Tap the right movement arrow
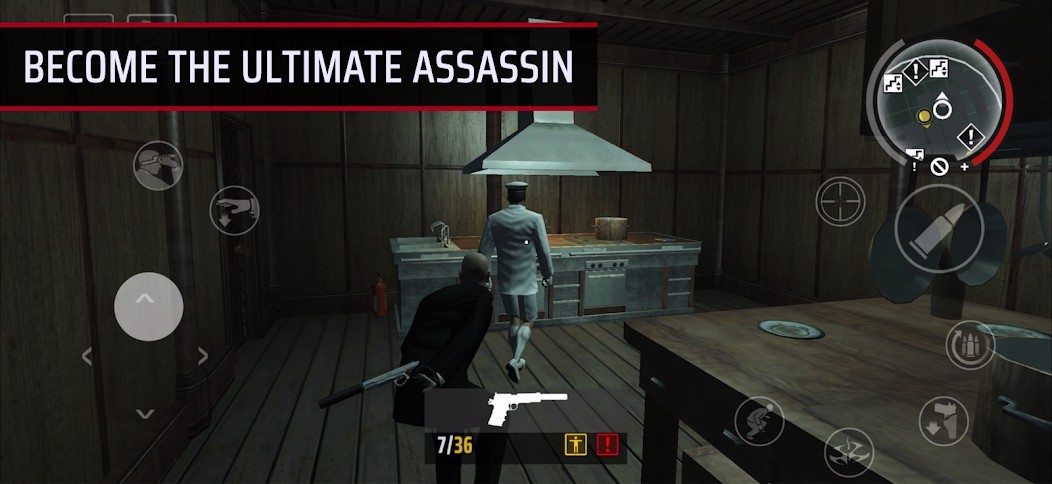1052x484 pixels. tap(203, 356)
